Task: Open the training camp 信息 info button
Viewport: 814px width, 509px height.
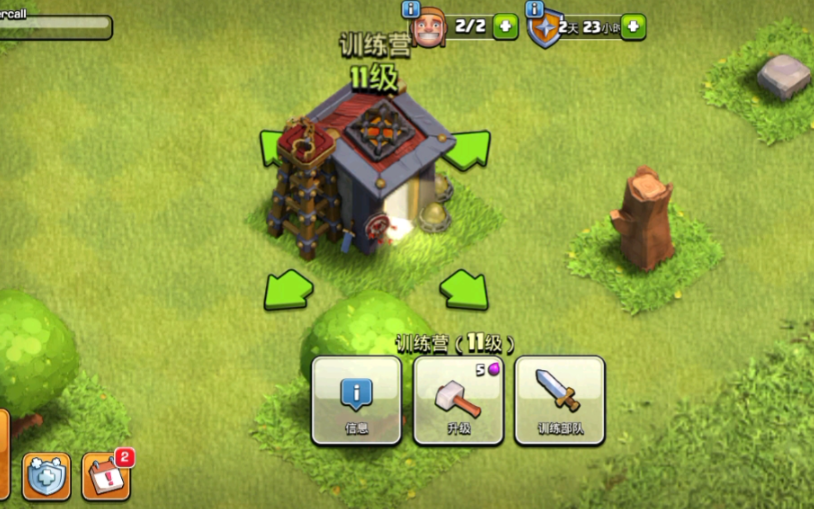Action: pyautogui.click(x=357, y=399)
